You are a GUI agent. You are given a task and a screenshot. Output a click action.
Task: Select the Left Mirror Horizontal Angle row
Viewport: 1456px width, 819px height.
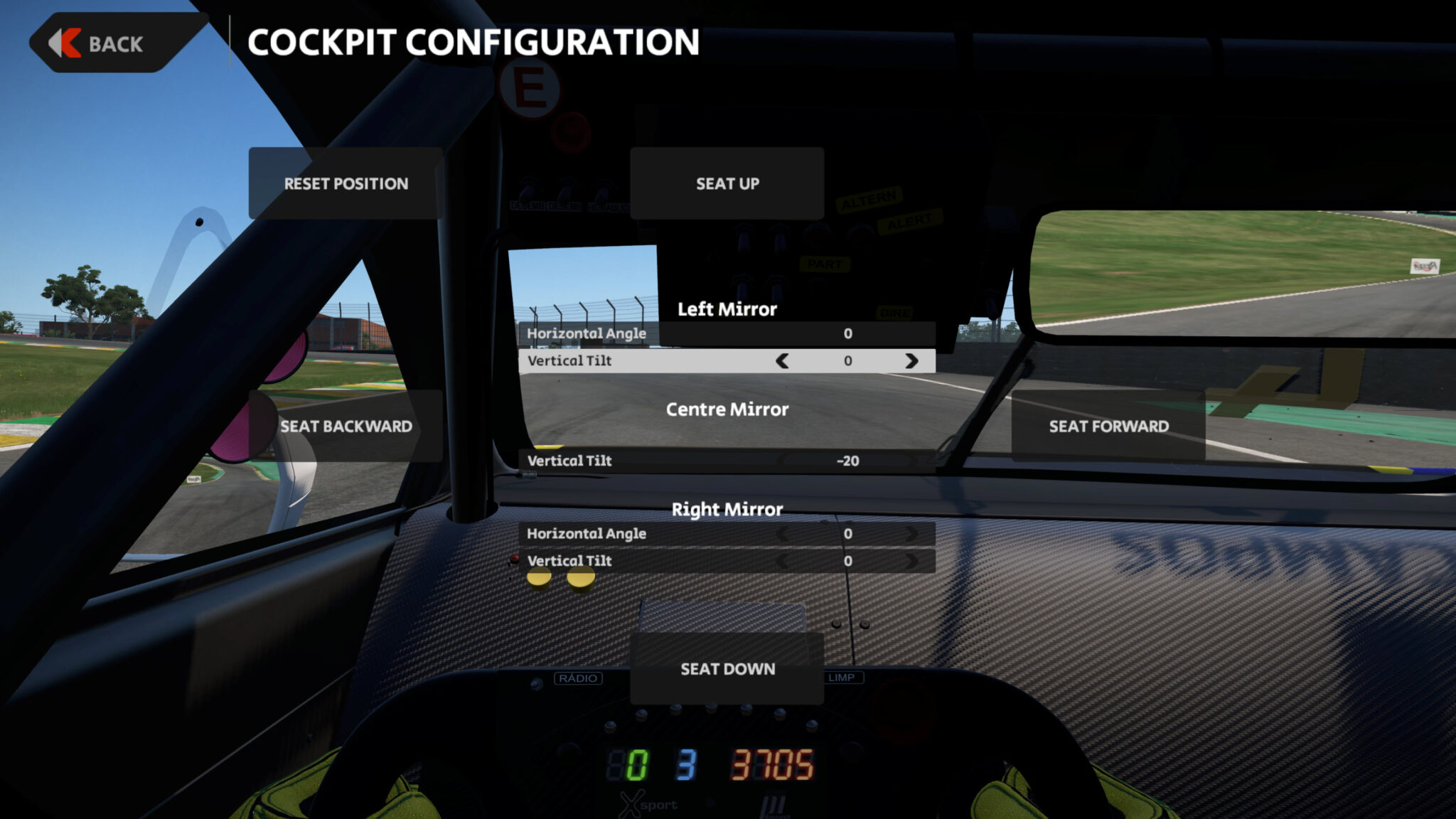(727, 333)
